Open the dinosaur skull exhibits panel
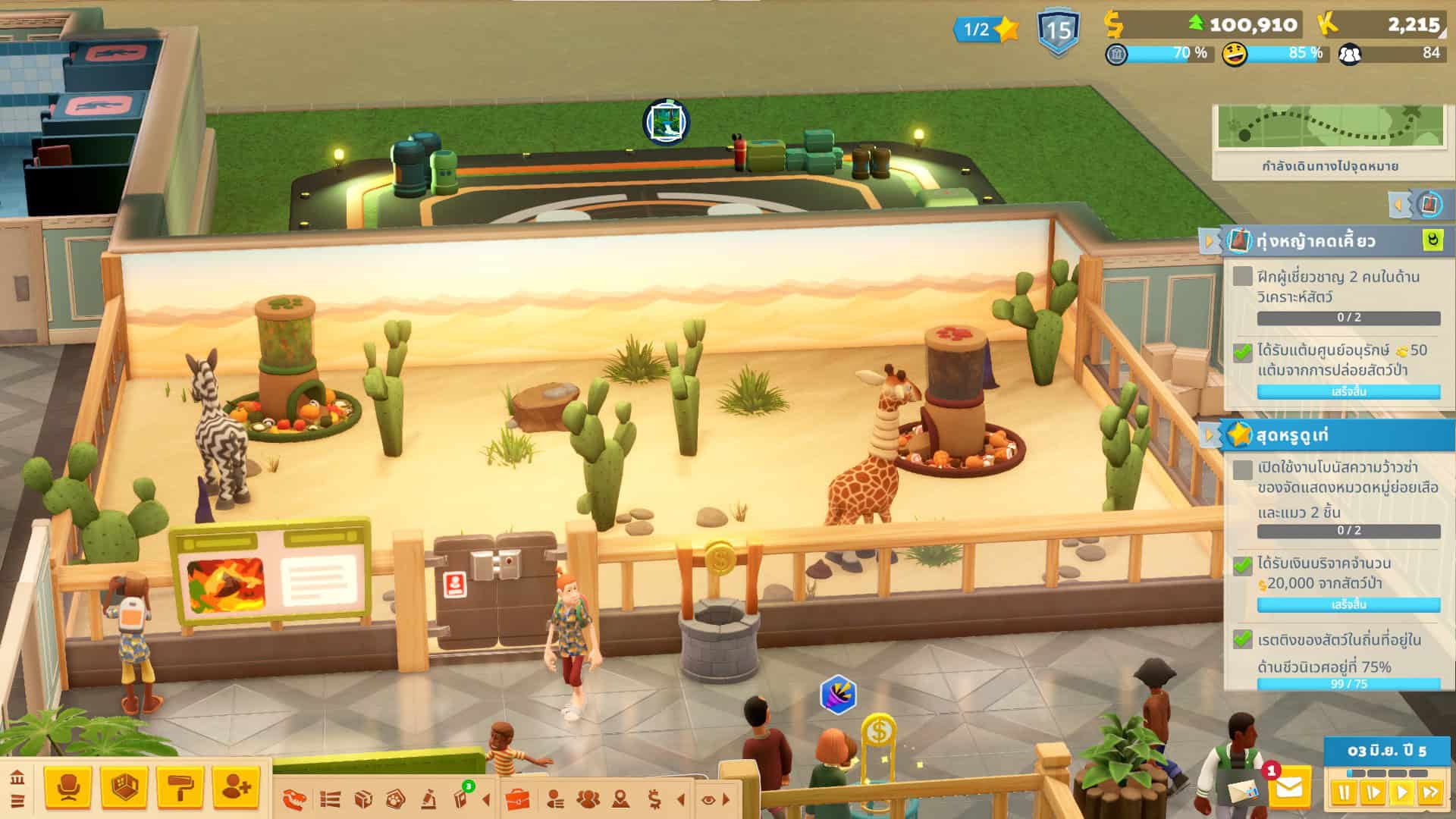The width and height of the screenshot is (1456, 819). pos(295,799)
